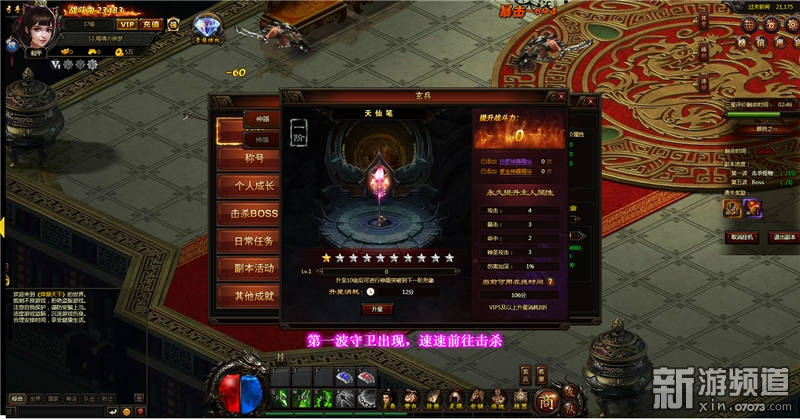
Task: Close the 玄兵 weapon panel
Action: (x=562, y=95)
